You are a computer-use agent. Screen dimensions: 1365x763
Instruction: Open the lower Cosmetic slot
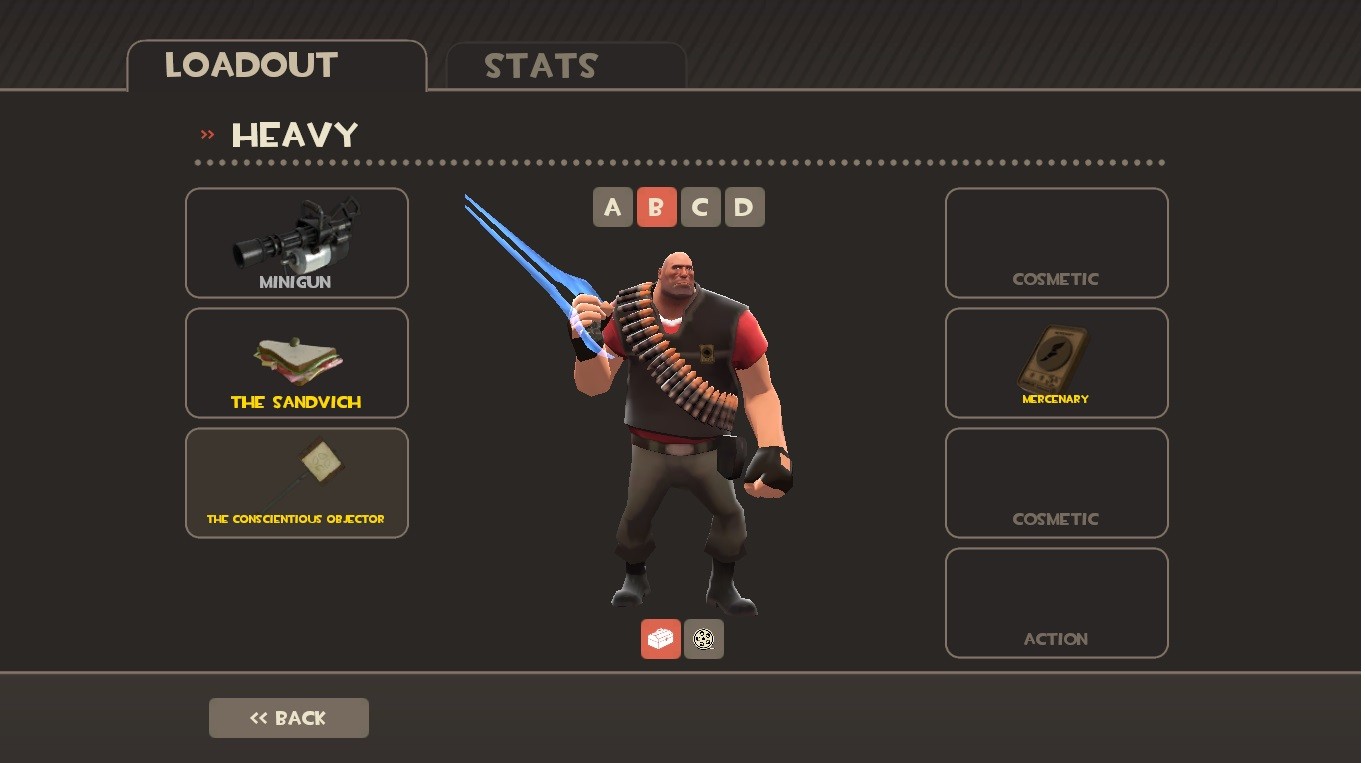1056,482
